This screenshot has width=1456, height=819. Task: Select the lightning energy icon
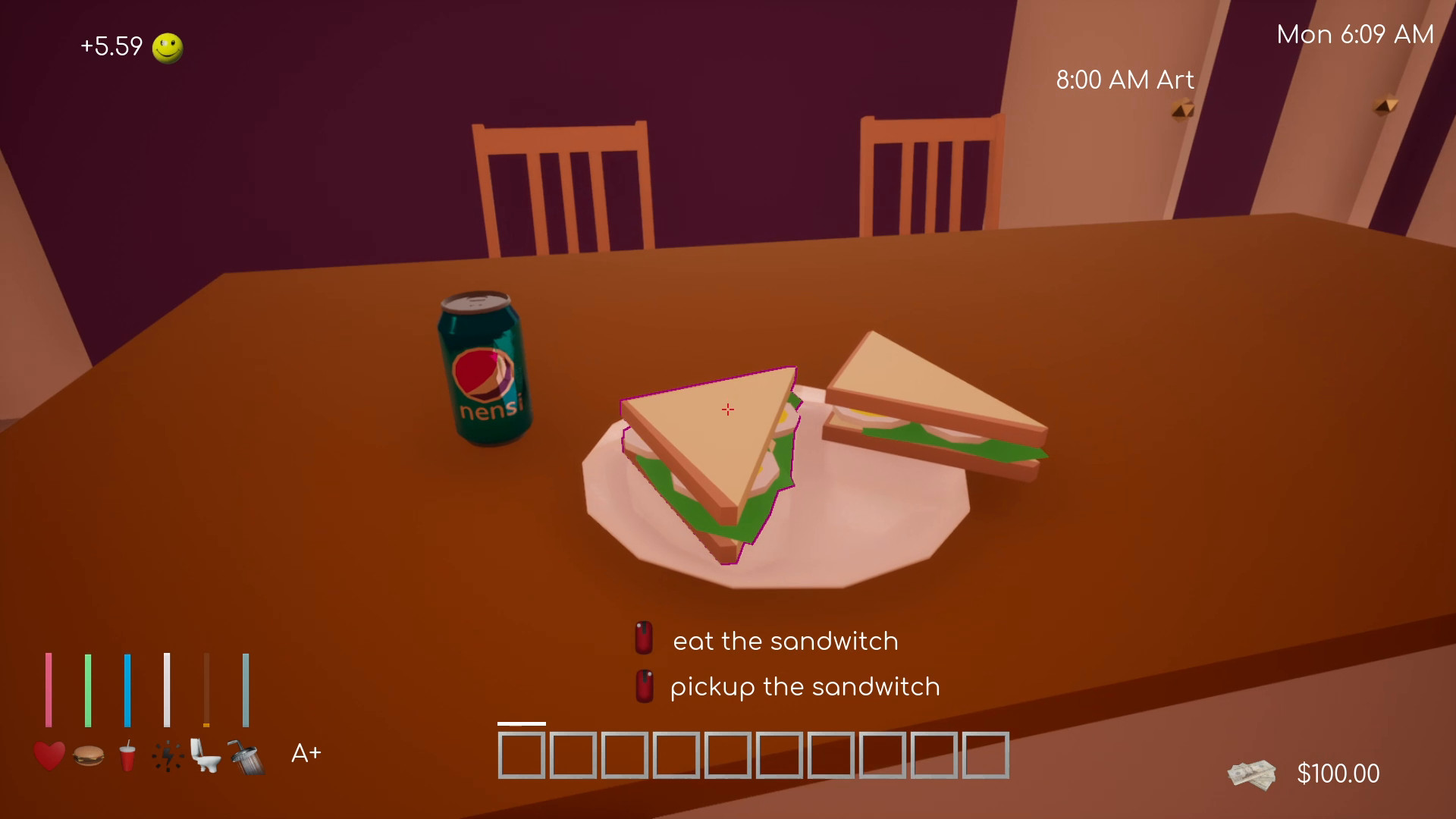coord(168,755)
